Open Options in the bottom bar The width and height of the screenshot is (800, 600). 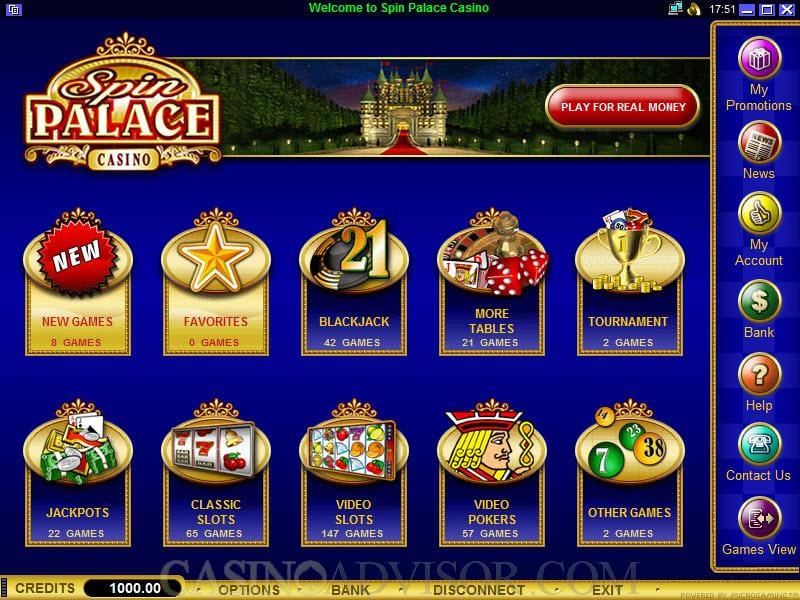[249, 590]
